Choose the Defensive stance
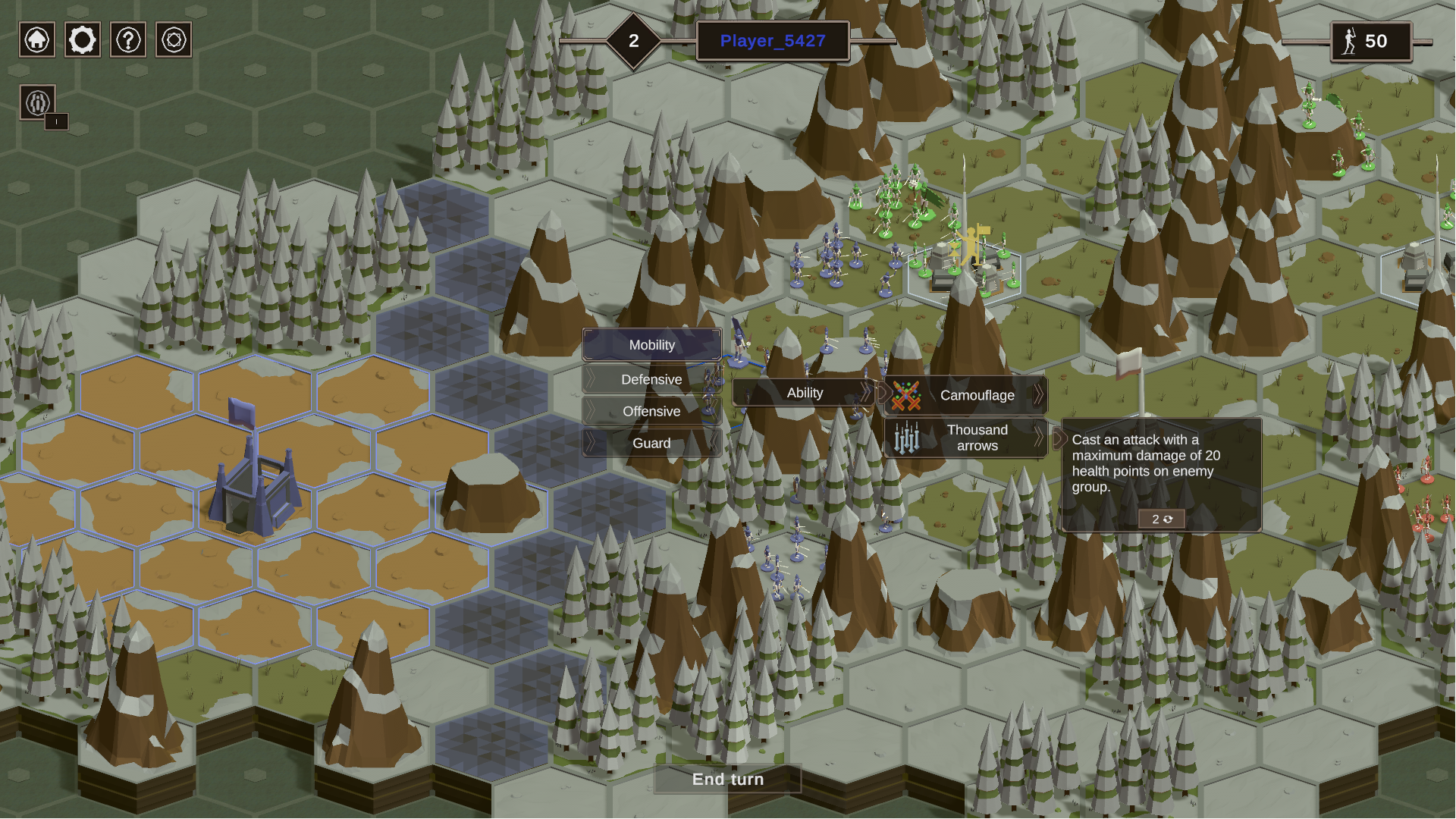The width and height of the screenshot is (1456, 819). click(651, 379)
